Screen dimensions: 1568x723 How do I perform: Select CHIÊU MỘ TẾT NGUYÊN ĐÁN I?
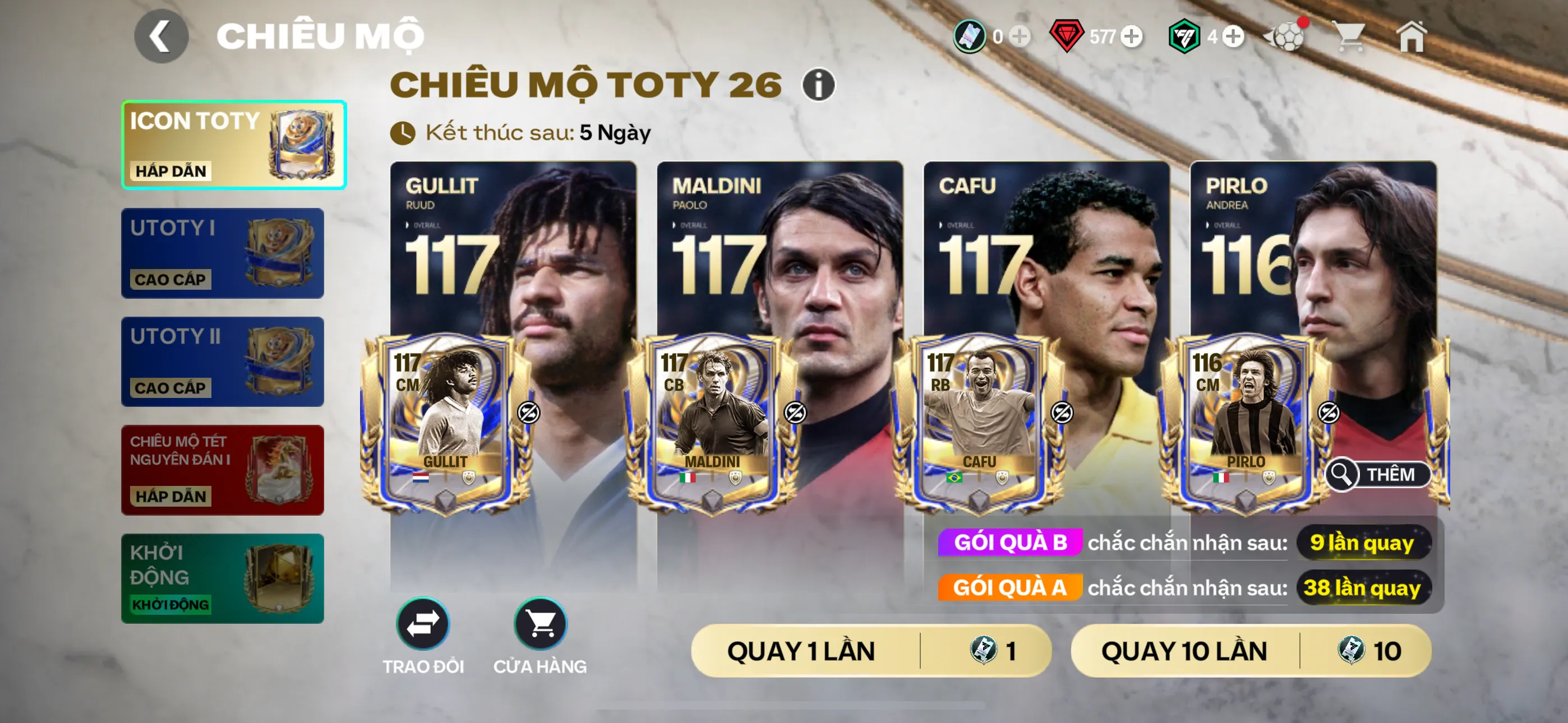pos(222,470)
